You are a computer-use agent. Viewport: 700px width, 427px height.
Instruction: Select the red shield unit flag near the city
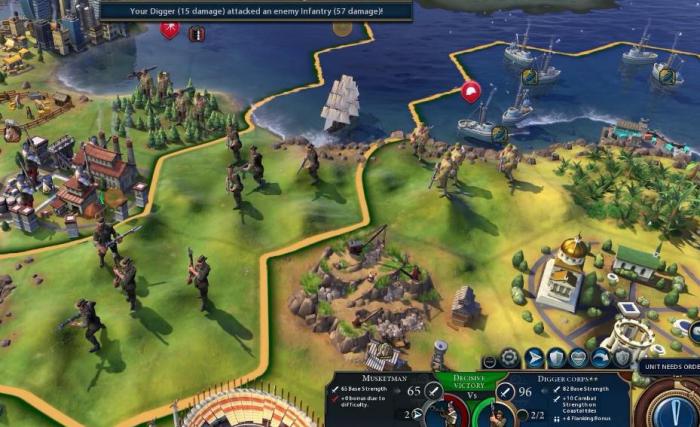(170, 30)
